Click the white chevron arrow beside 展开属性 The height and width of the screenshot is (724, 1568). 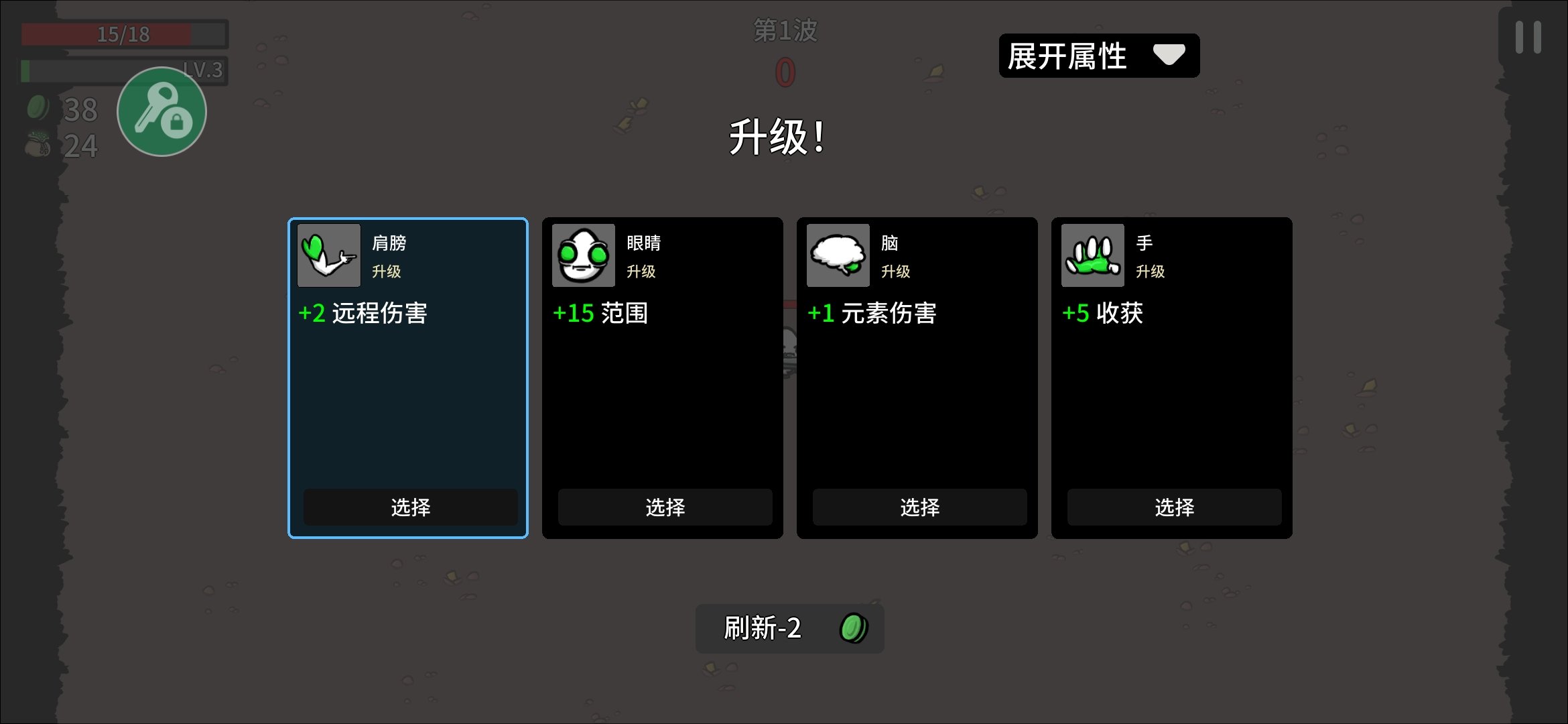pyautogui.click(x=1171, y=56)
